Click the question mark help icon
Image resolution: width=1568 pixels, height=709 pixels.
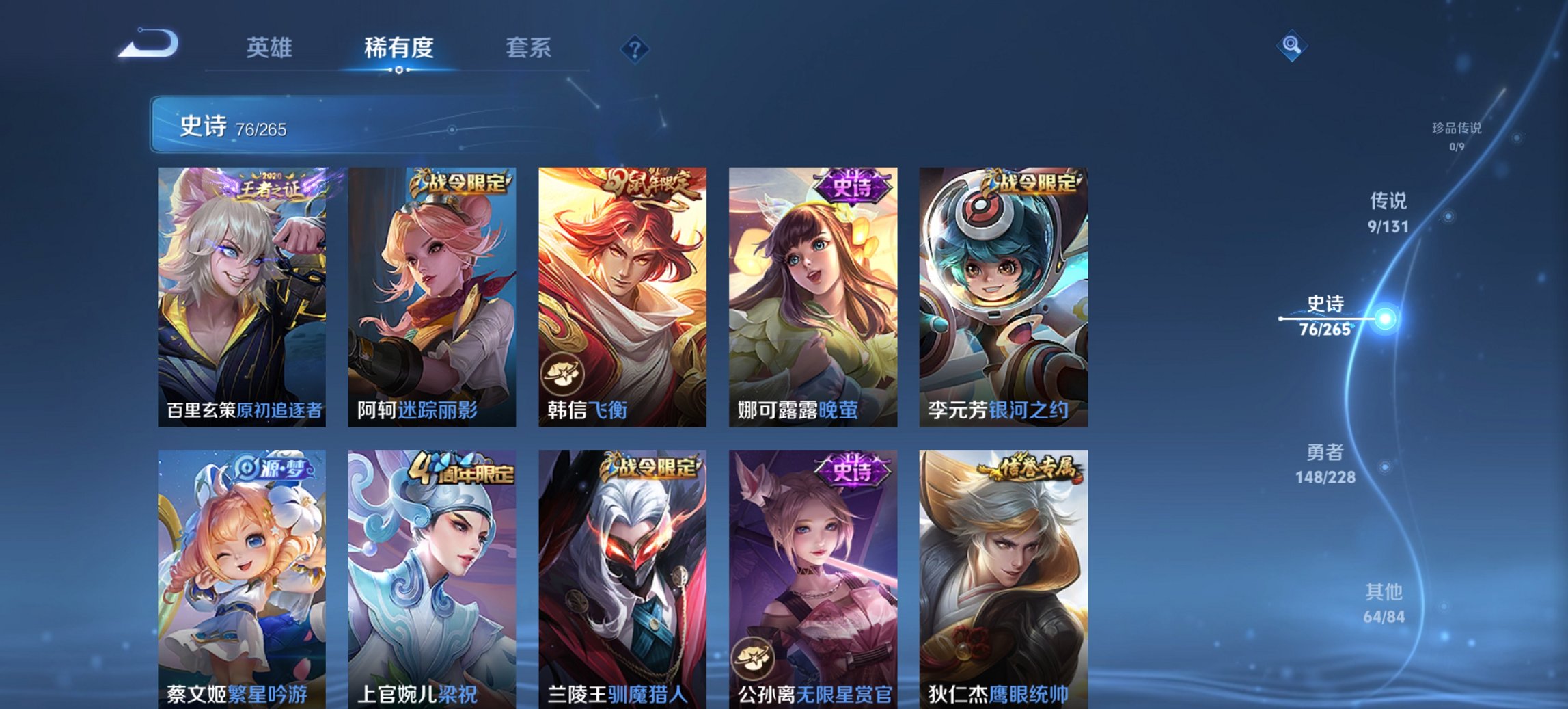pos(634,48)
